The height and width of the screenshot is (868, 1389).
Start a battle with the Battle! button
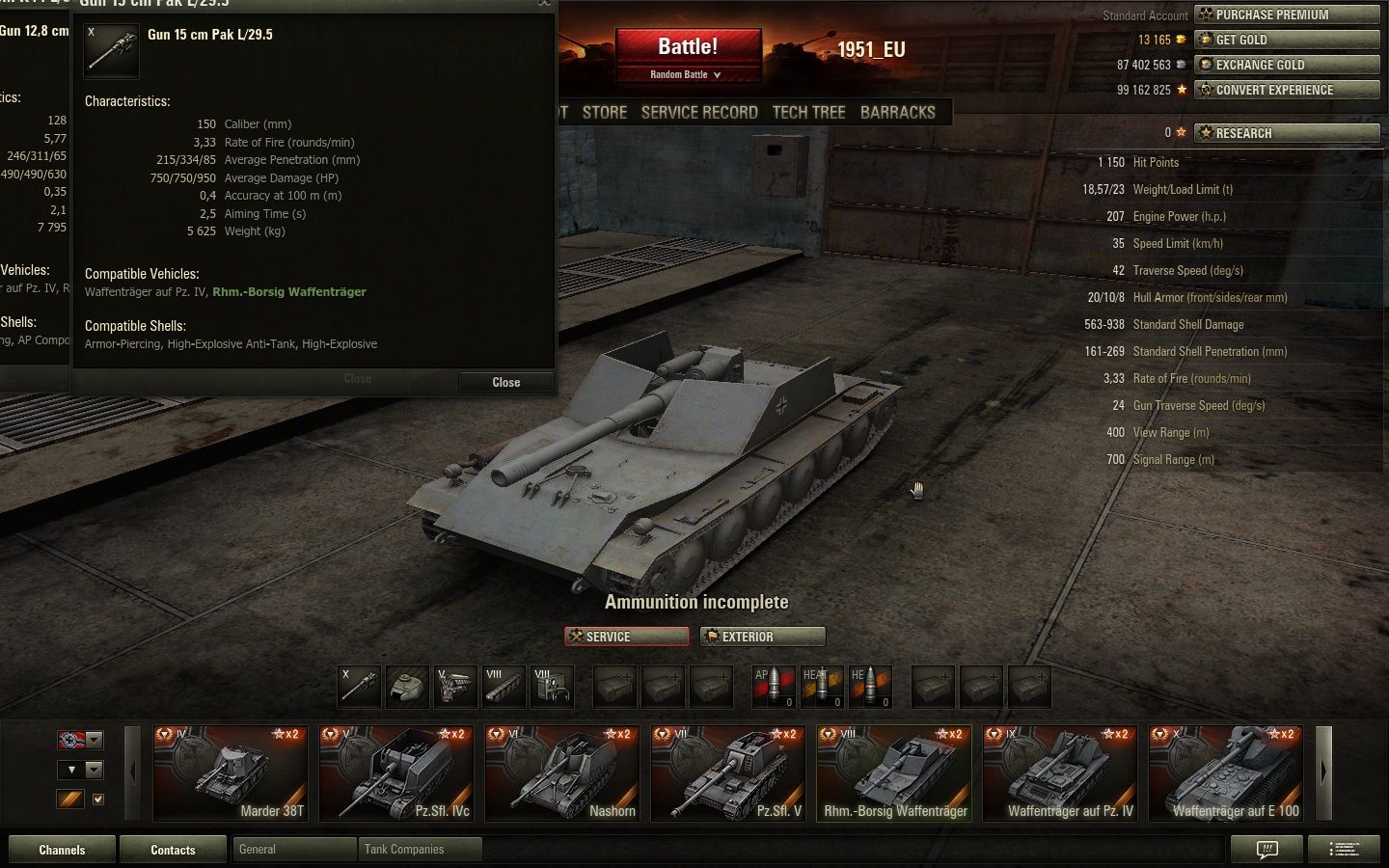[688, 46]
